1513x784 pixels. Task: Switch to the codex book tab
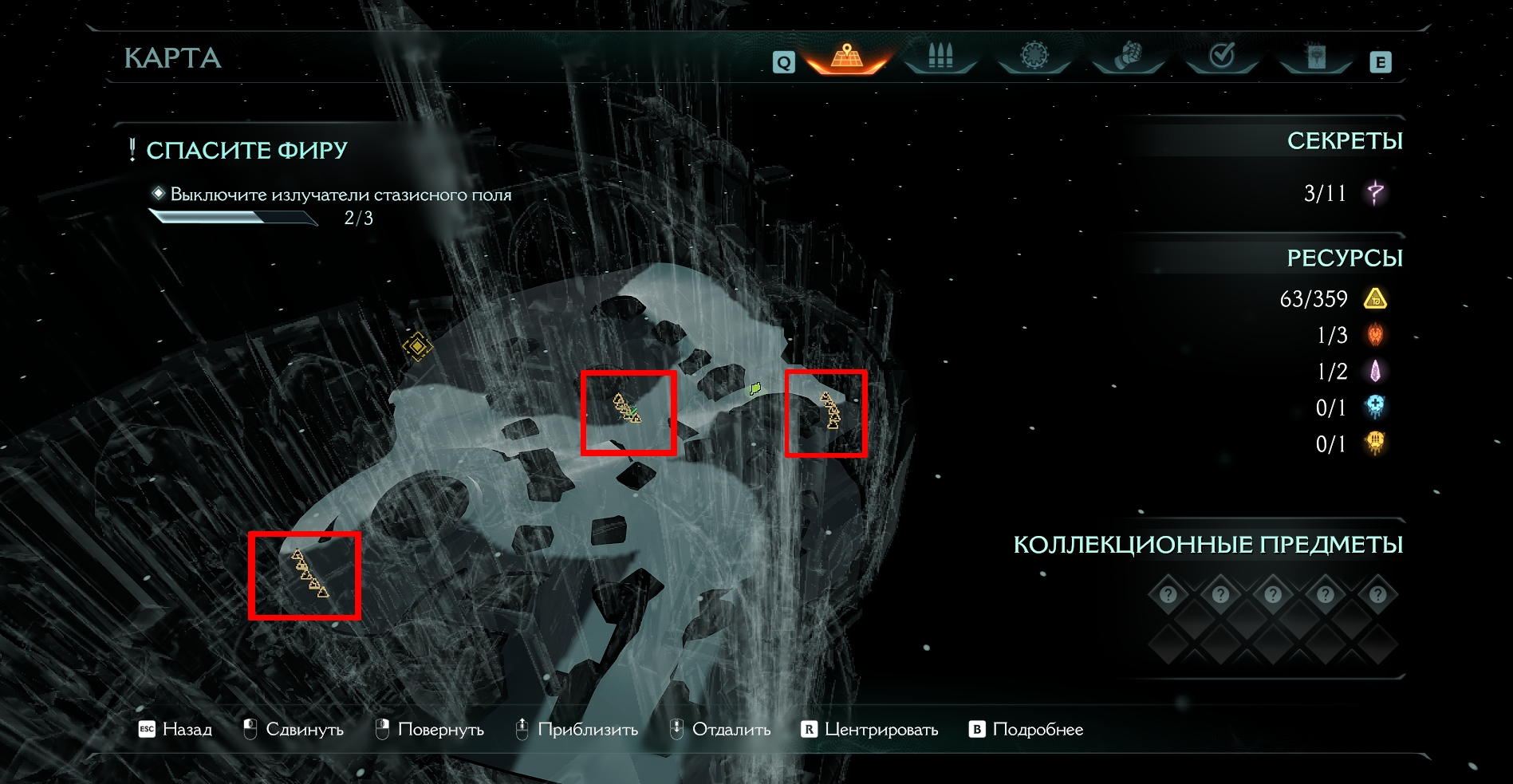1316,57
